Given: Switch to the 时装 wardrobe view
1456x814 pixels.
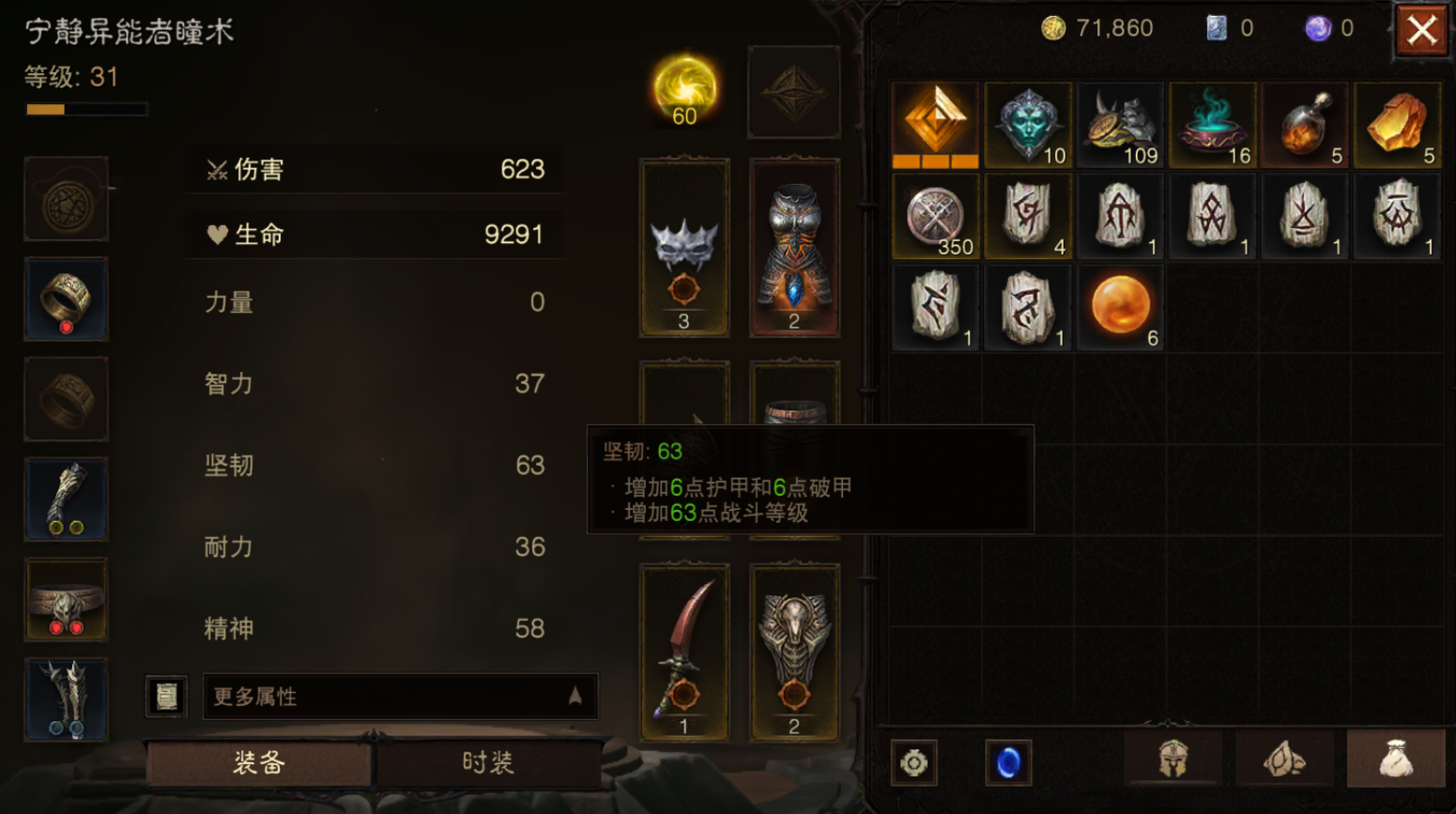Looking at the screenshot, I should 486,763.
